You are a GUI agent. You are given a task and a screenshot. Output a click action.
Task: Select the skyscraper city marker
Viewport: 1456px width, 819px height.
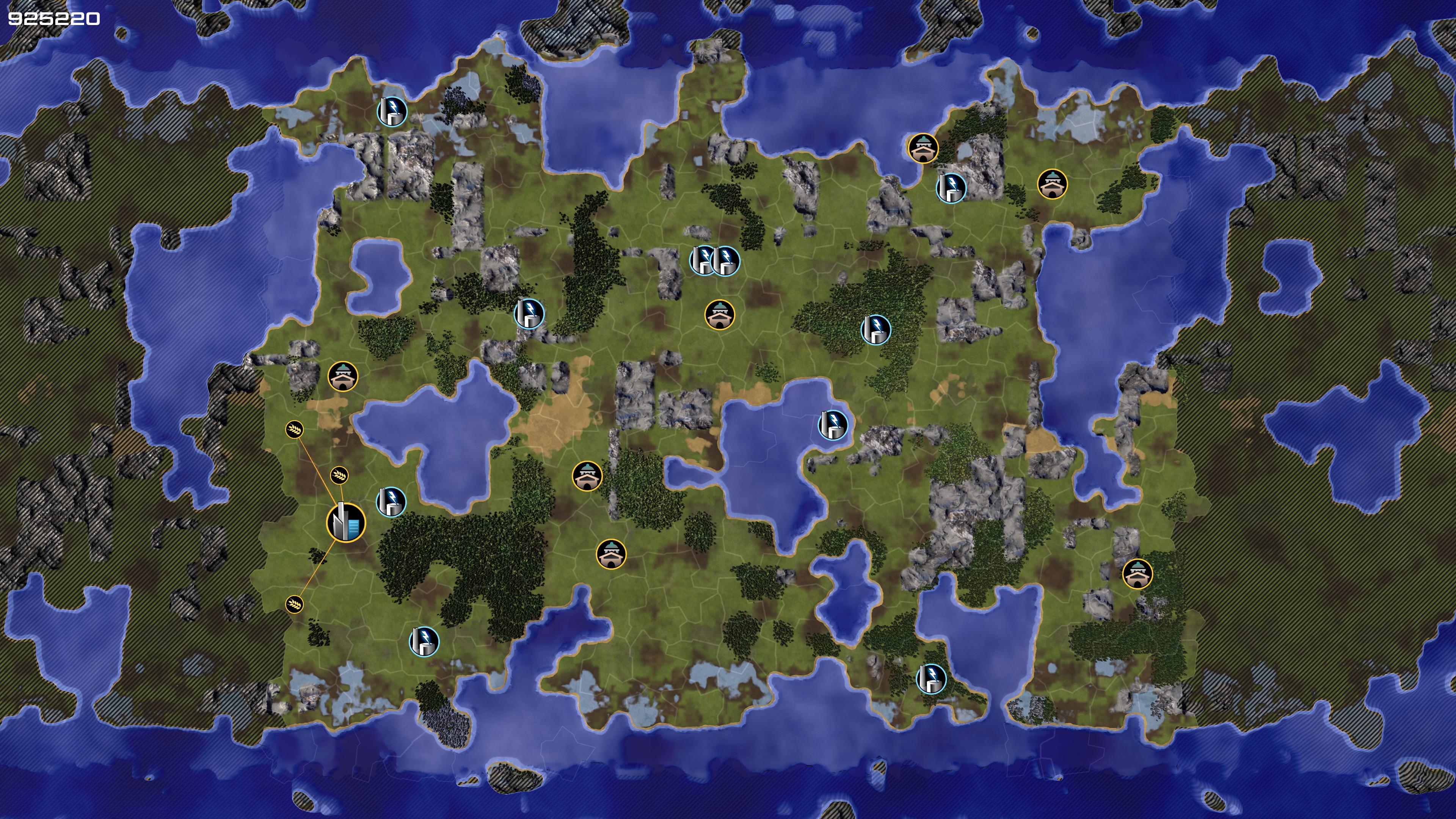(x=346, y=522)
